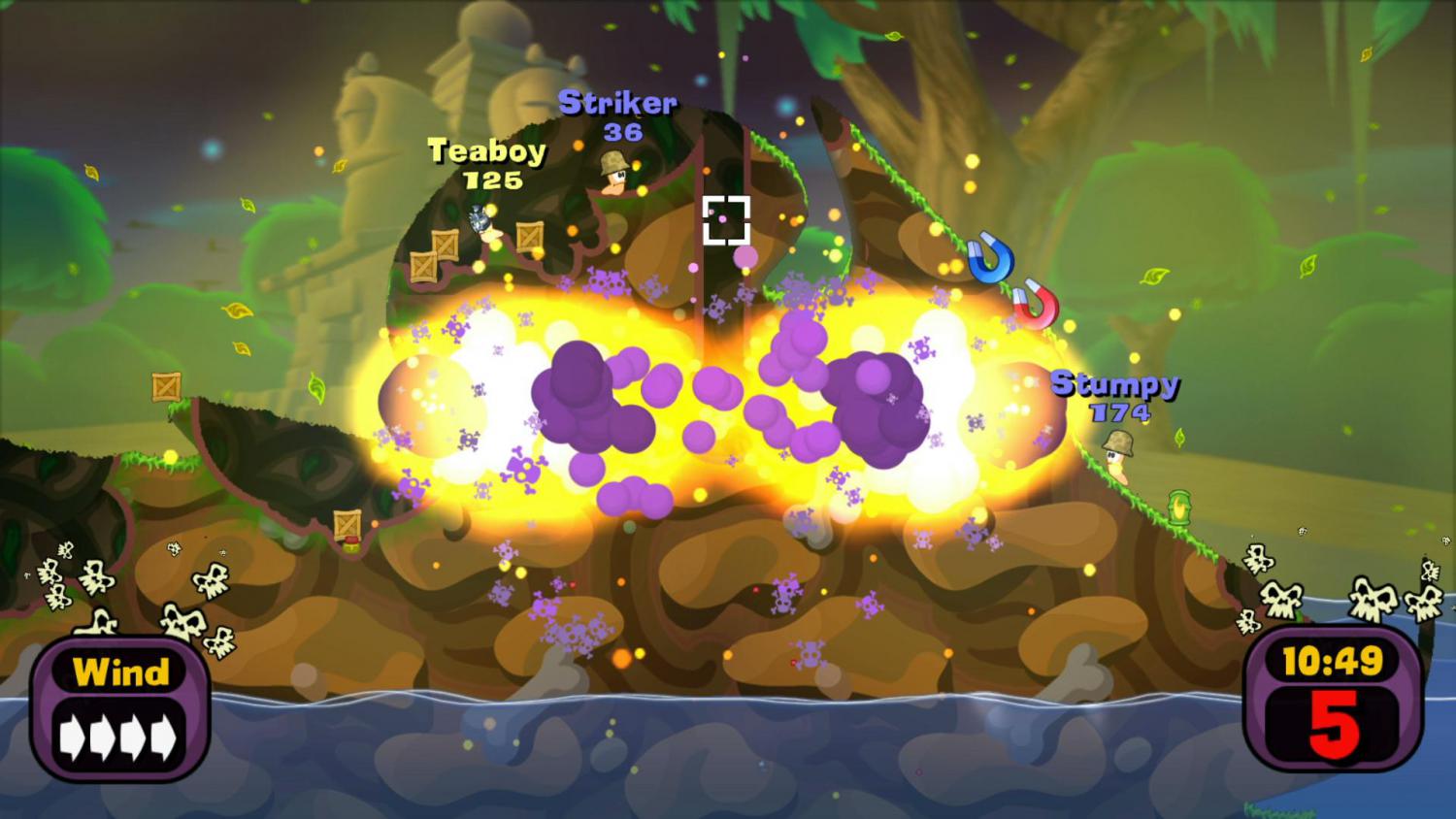
Task: Click the wooden crate on the far left ledge
Action: (x=165, y=386)
